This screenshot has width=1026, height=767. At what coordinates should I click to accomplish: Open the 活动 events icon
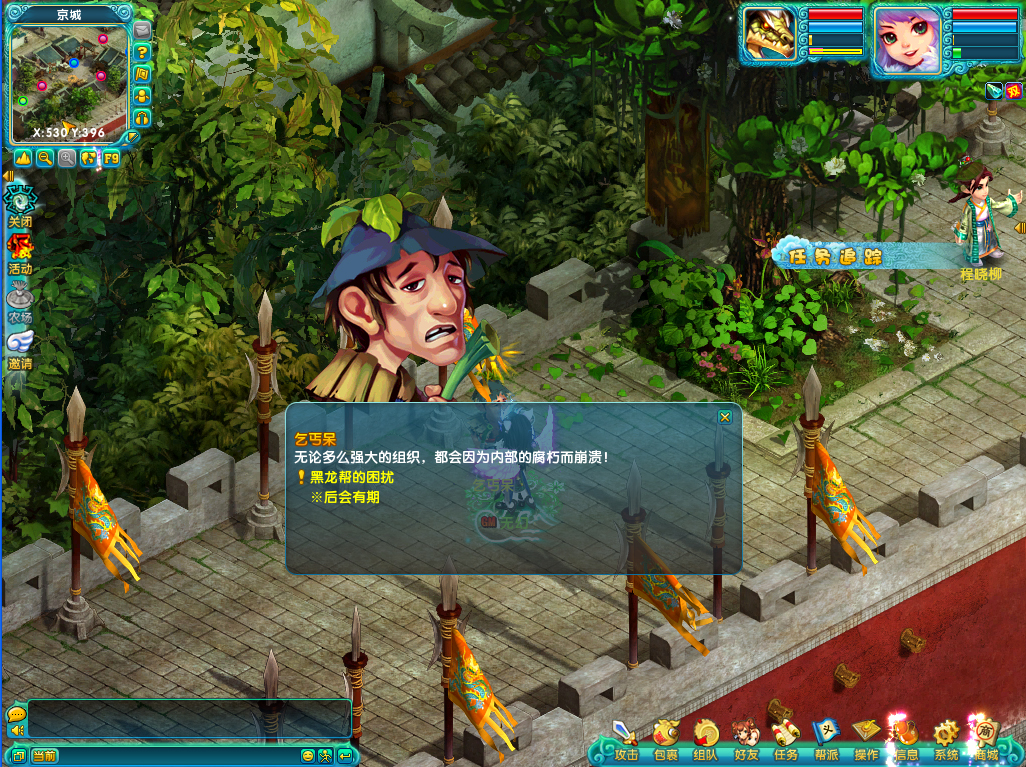pos(20,252)
